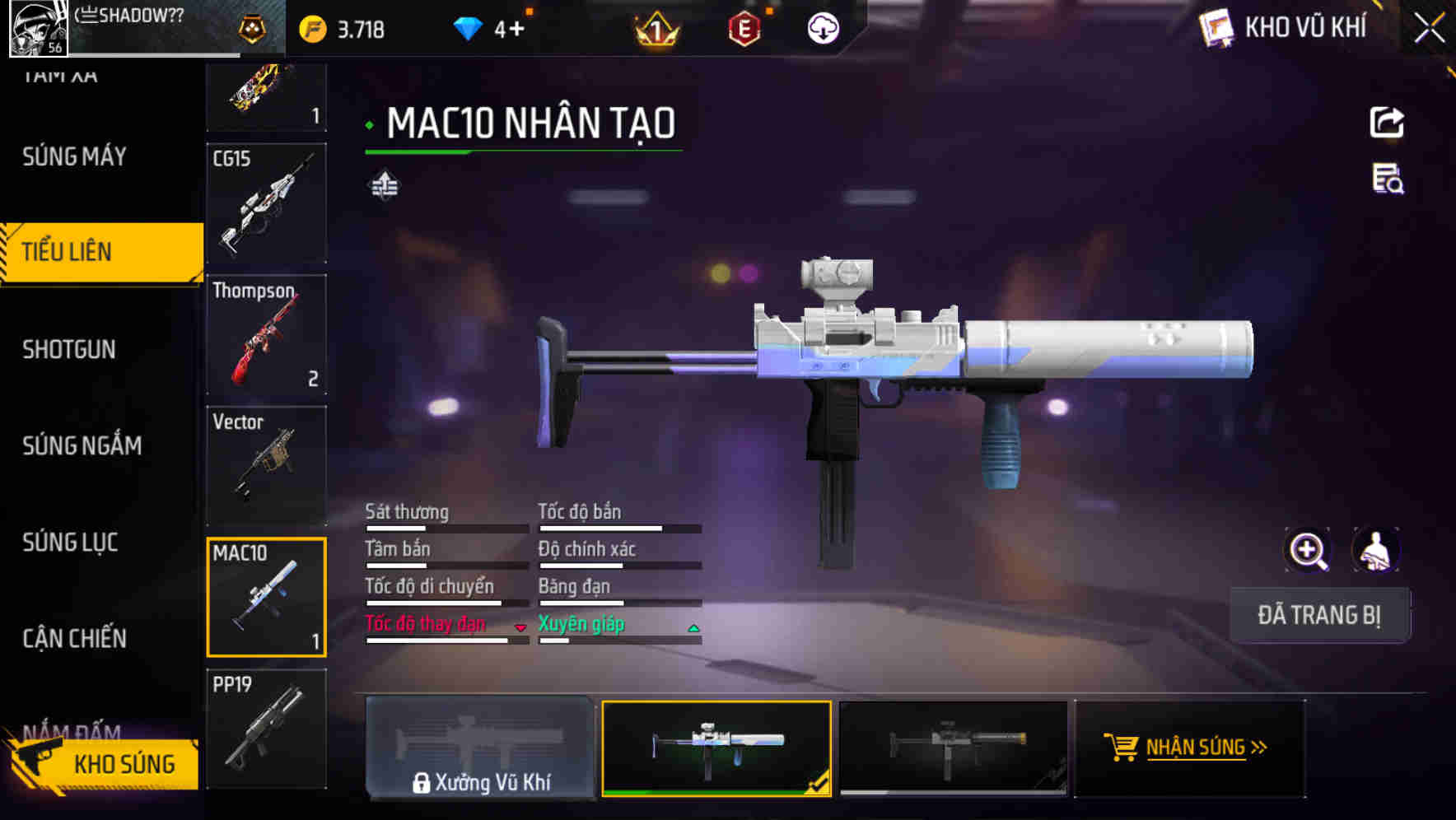The height and width of the screenshot is (820, 1456).
Task: Open the cloud download icon
Action: pyautogui.click(x=822, y=30)
